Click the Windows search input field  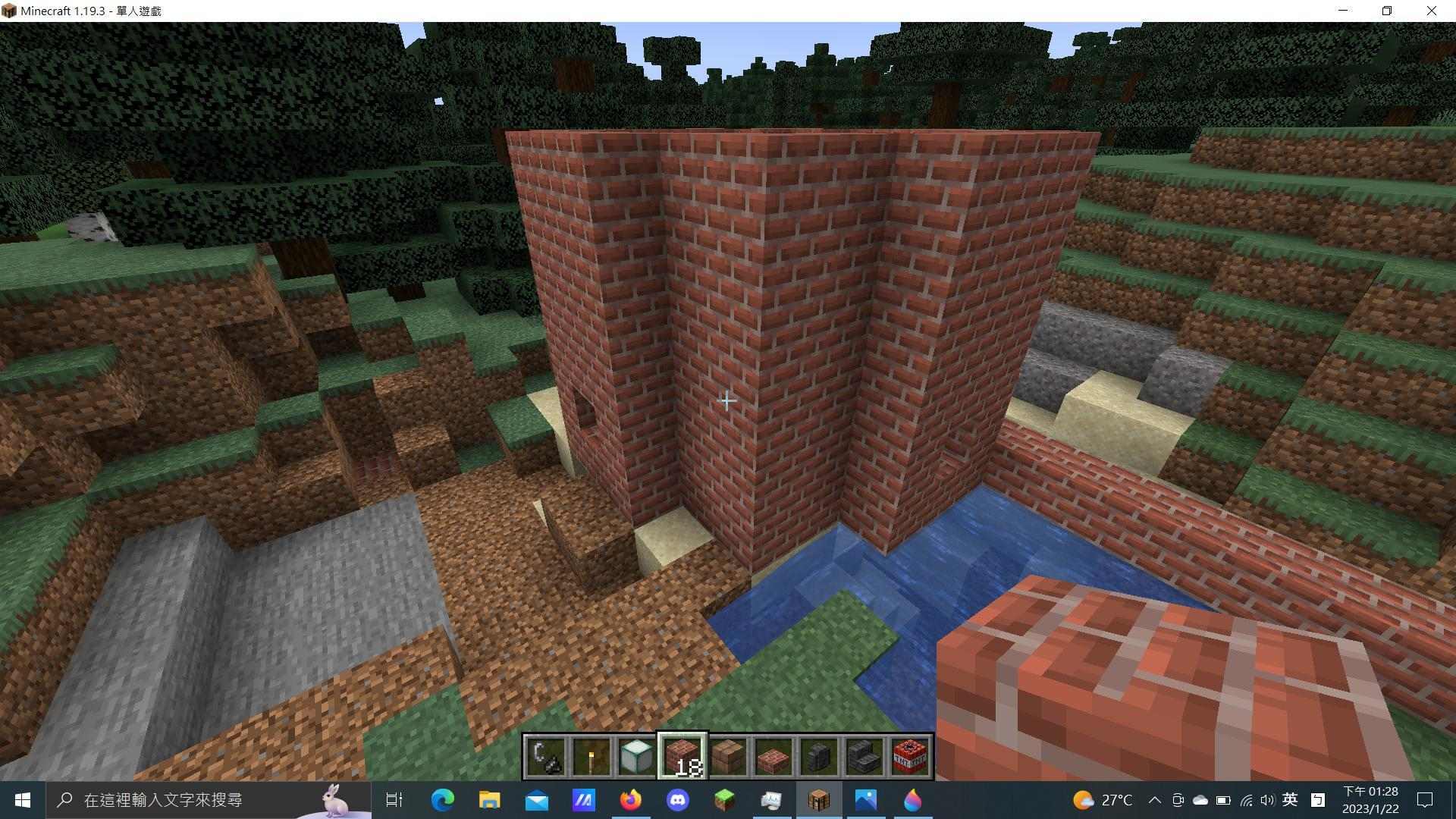[190, 800]
